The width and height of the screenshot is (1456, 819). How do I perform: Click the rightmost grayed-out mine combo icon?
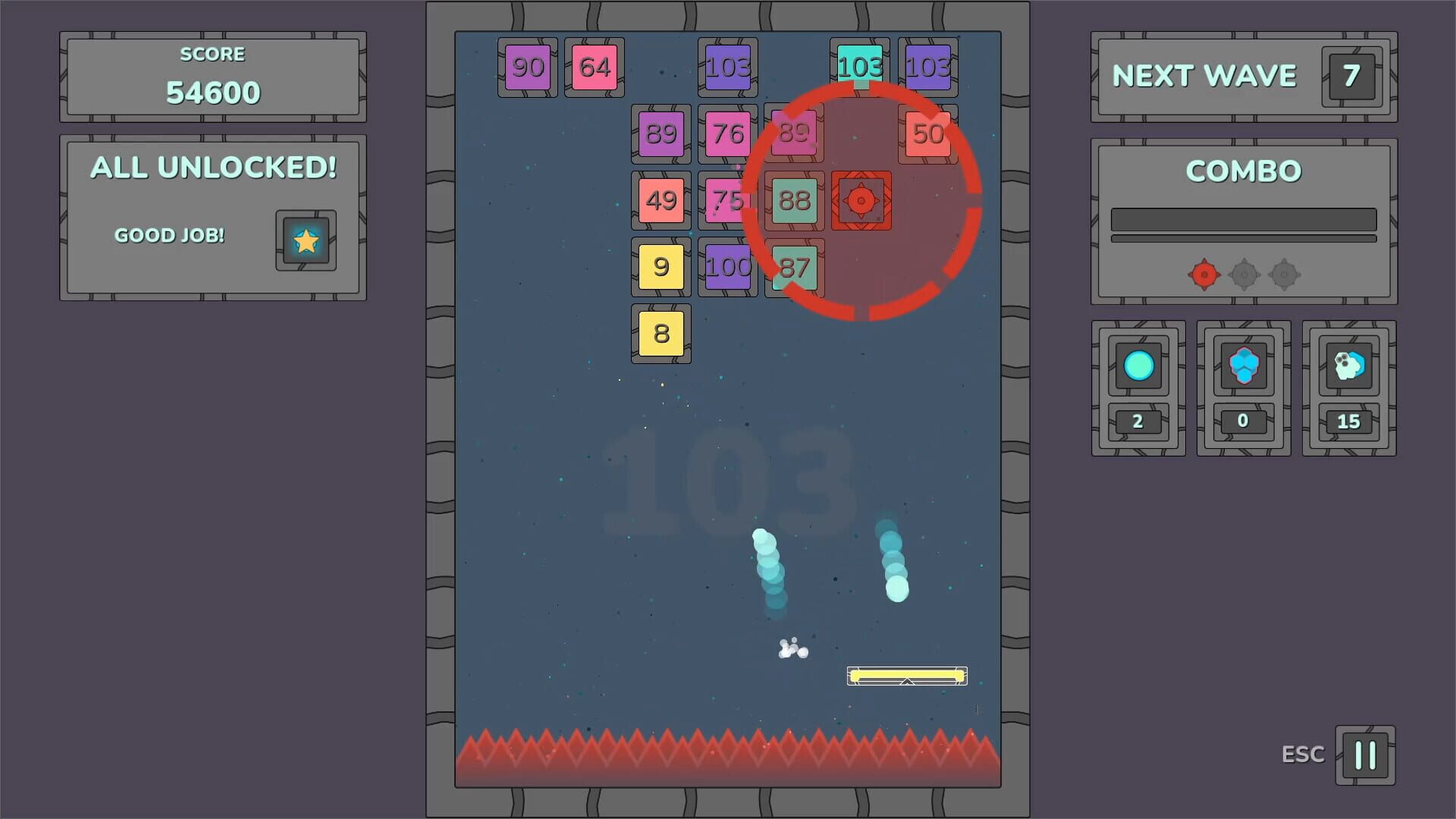pyautogui.click(x=1284, y=275)
